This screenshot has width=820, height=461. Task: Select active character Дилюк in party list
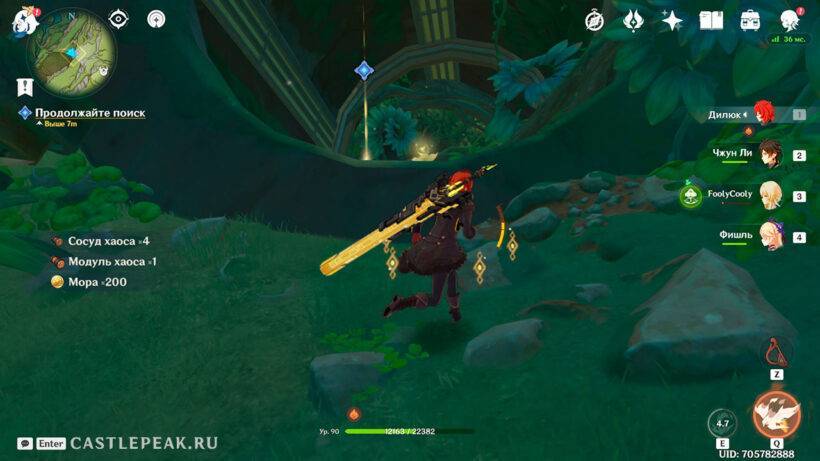pos(765,114)
